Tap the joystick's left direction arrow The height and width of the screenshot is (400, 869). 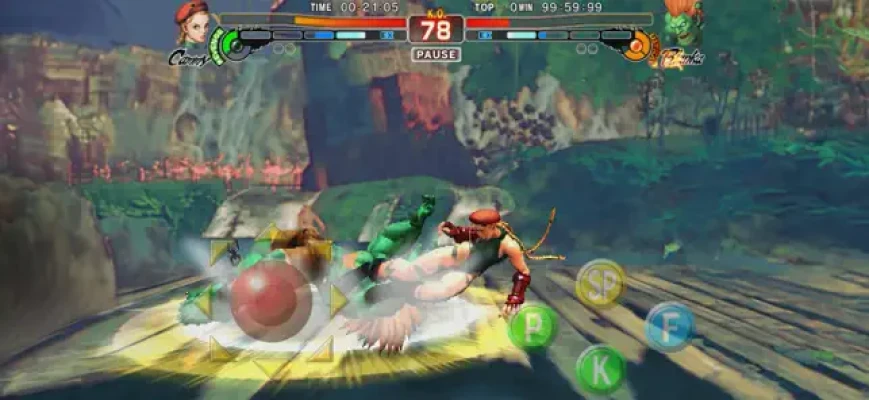pyautogui.click(x=202, y=301)
